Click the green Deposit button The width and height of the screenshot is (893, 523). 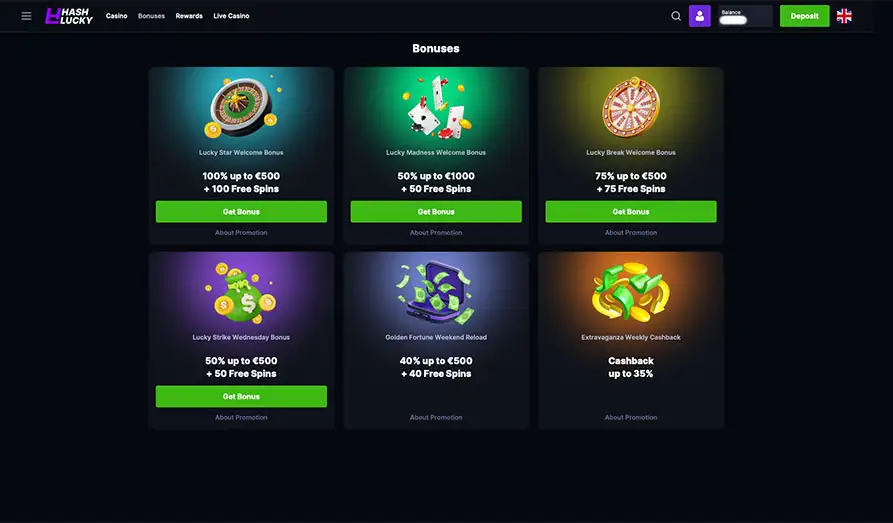(x=804, y=16)
